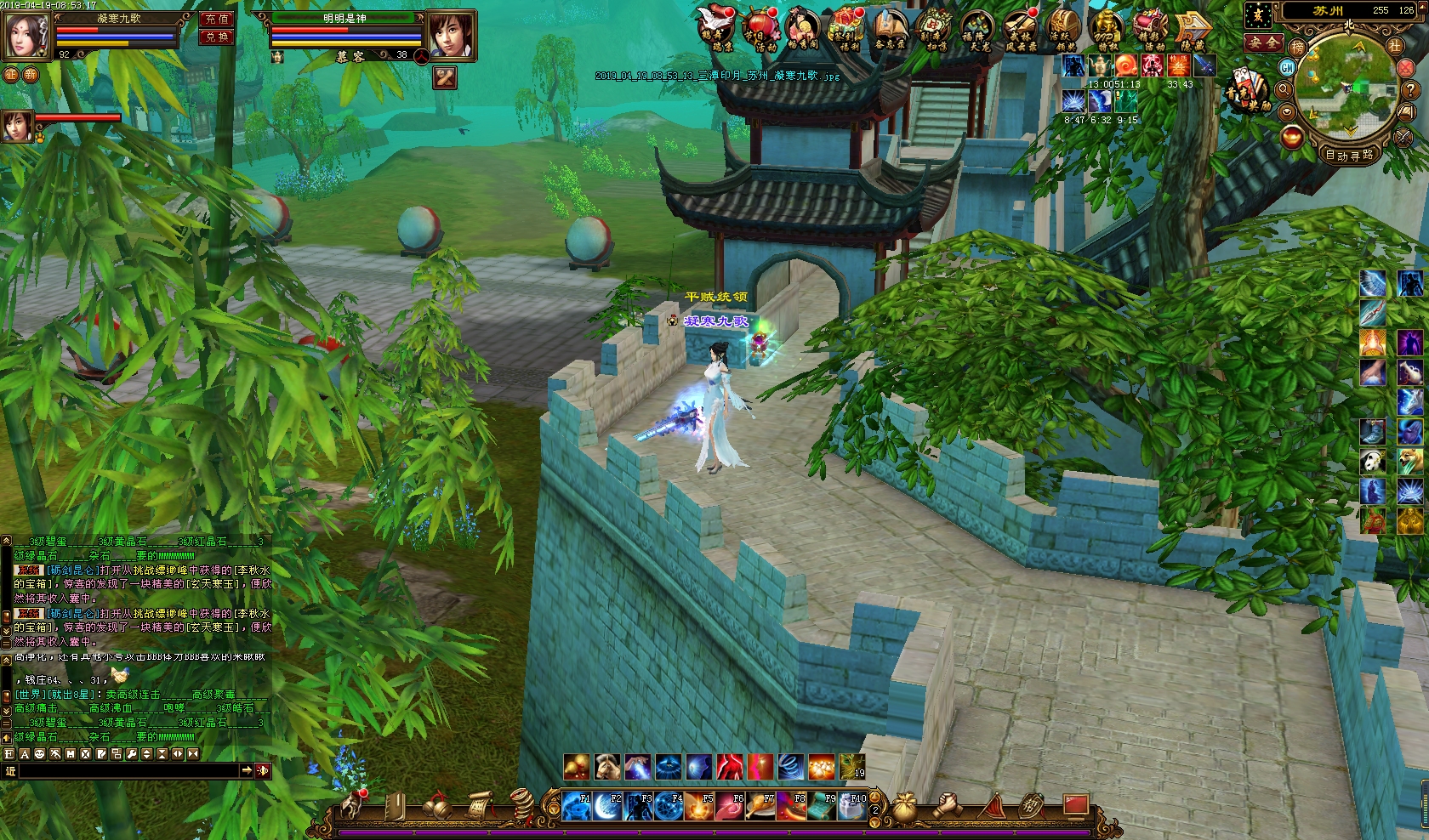Open the 首充奖励 first-recharge reward icon
Screen dimensions: 1429x840
[1247, 92]
